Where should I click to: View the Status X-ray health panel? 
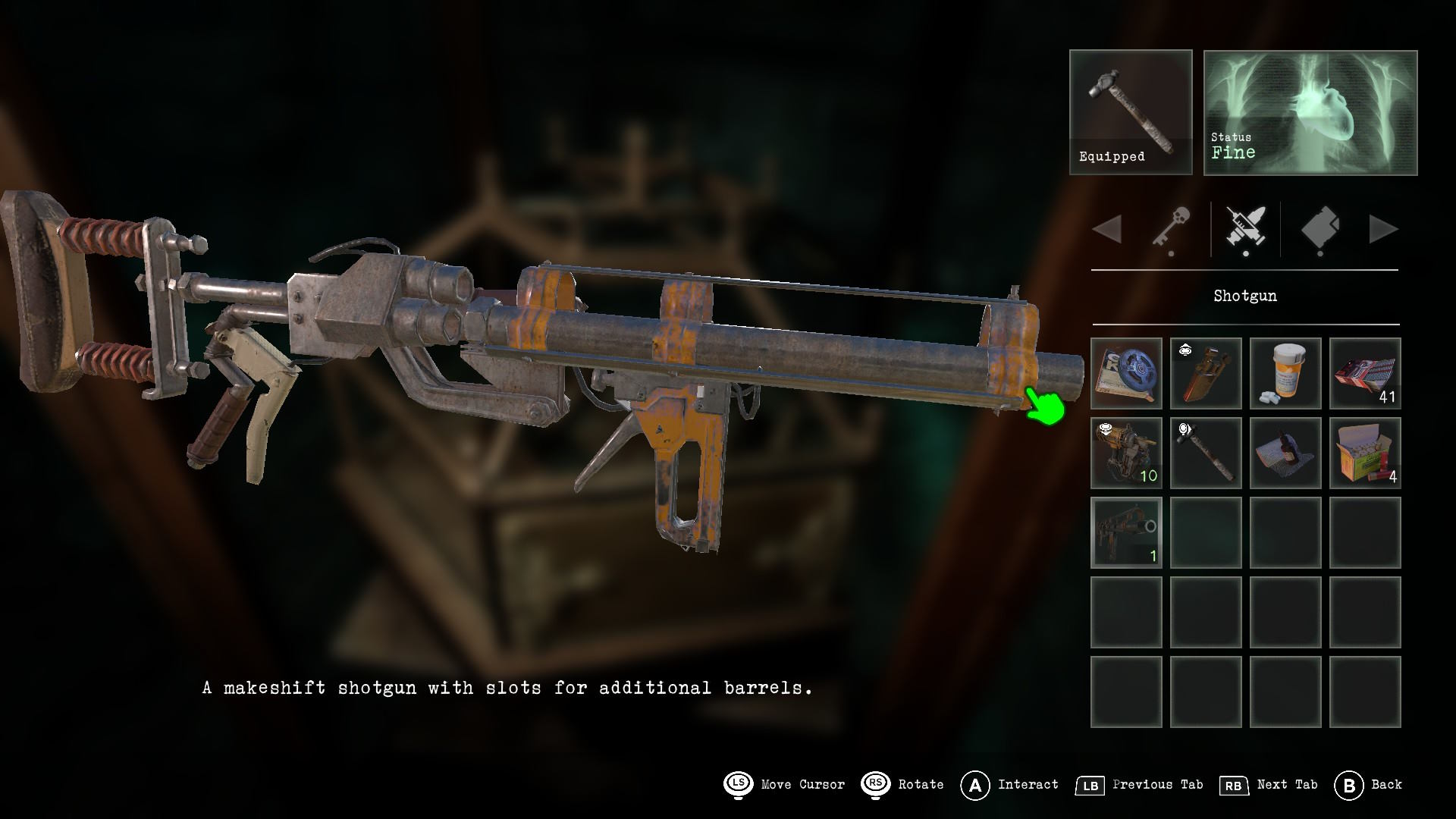pos(1310,112)
